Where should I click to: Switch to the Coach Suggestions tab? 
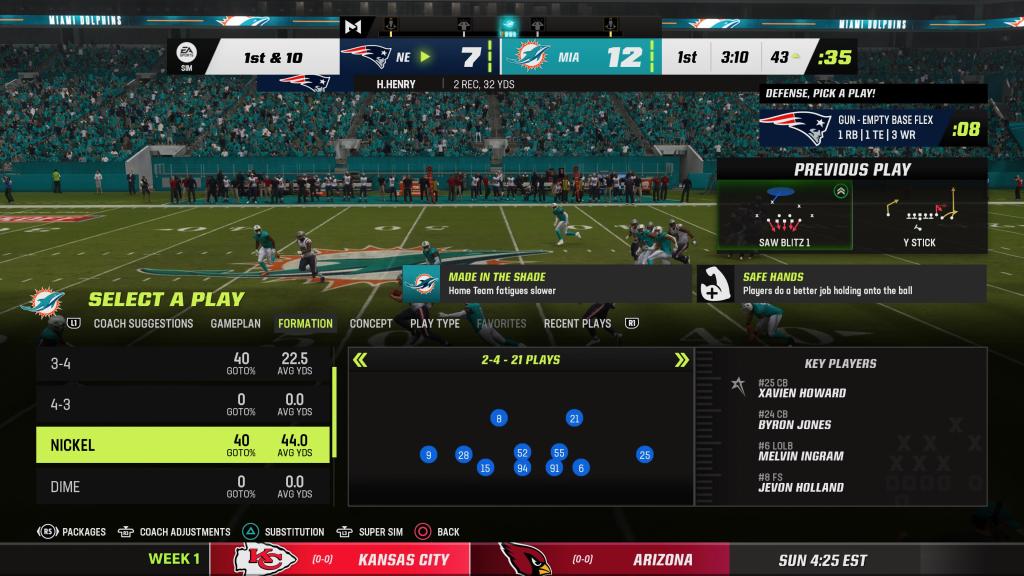click(x=143, y=324)
